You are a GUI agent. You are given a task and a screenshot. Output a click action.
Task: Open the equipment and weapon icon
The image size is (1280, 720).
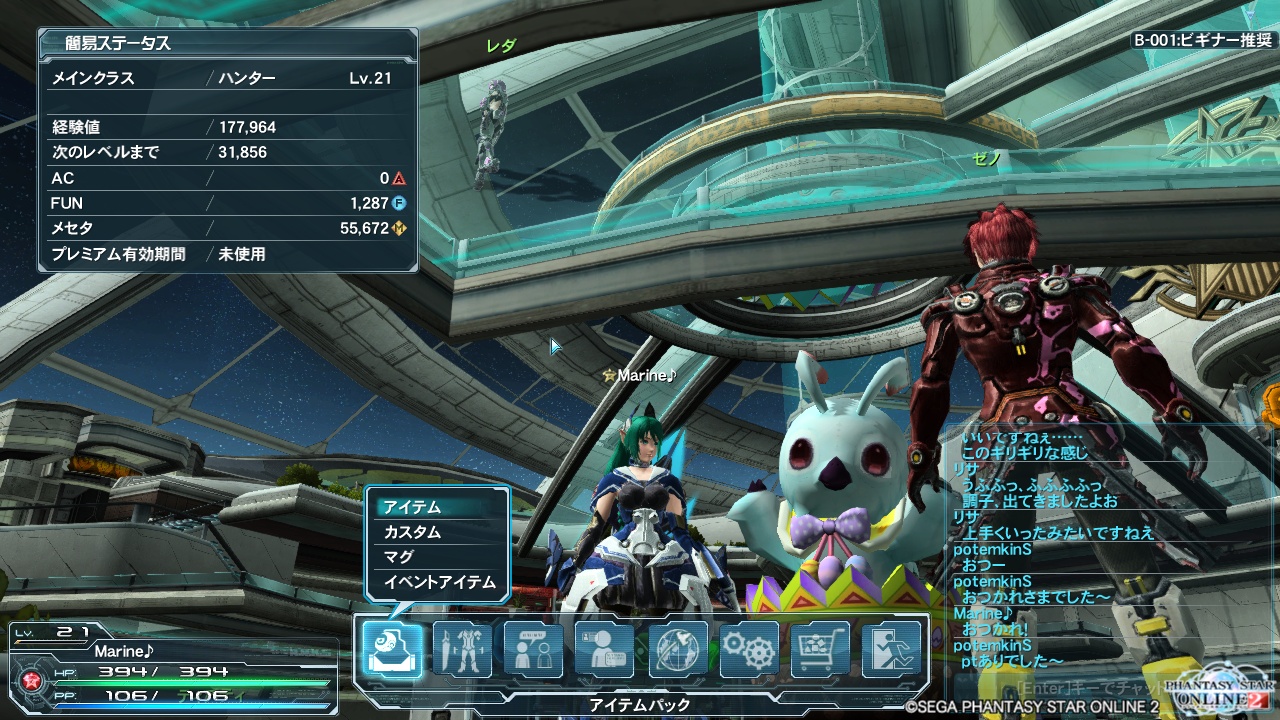[462, 649]
